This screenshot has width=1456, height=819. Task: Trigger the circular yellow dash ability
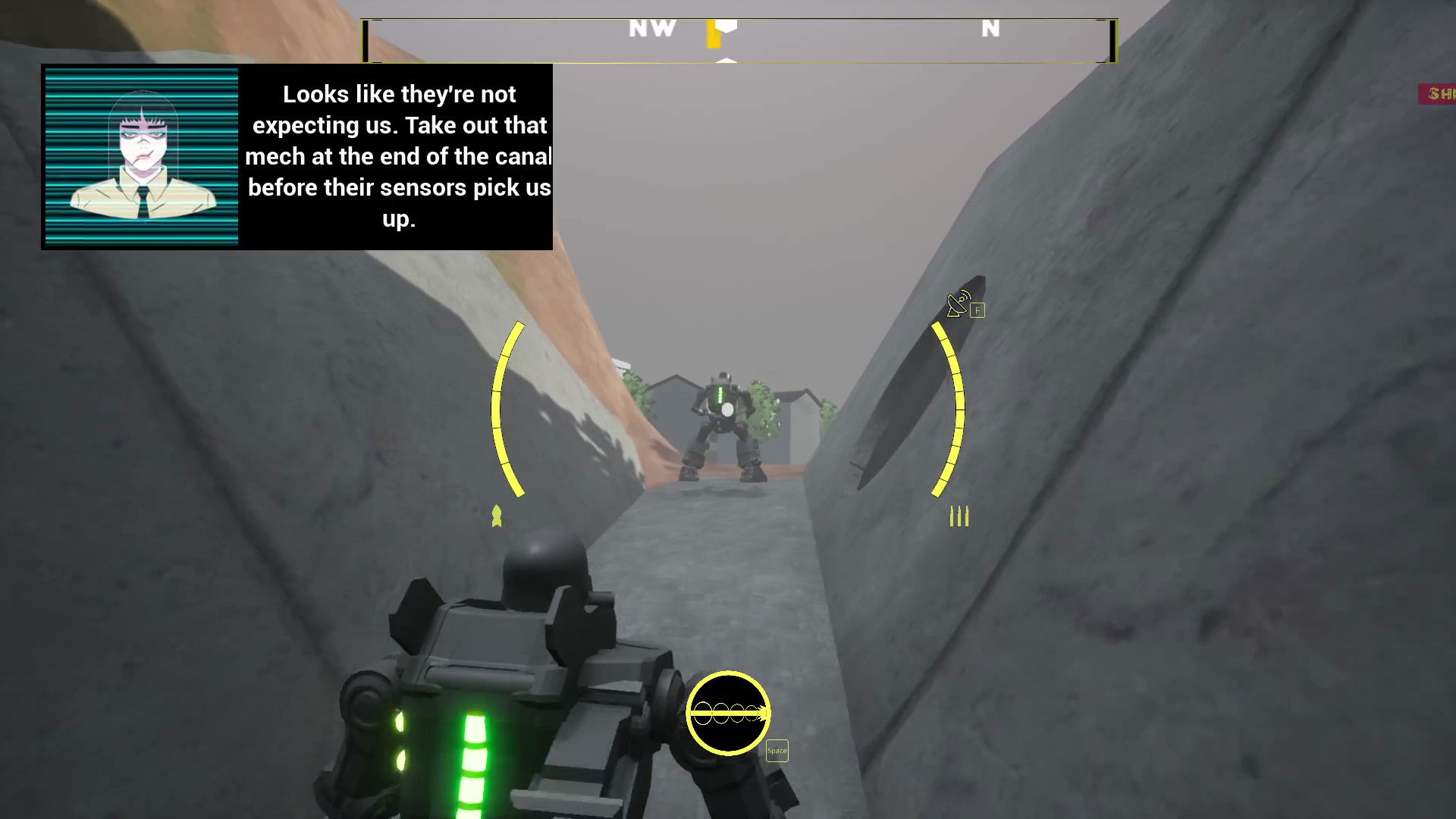click(x=728, y=713)
